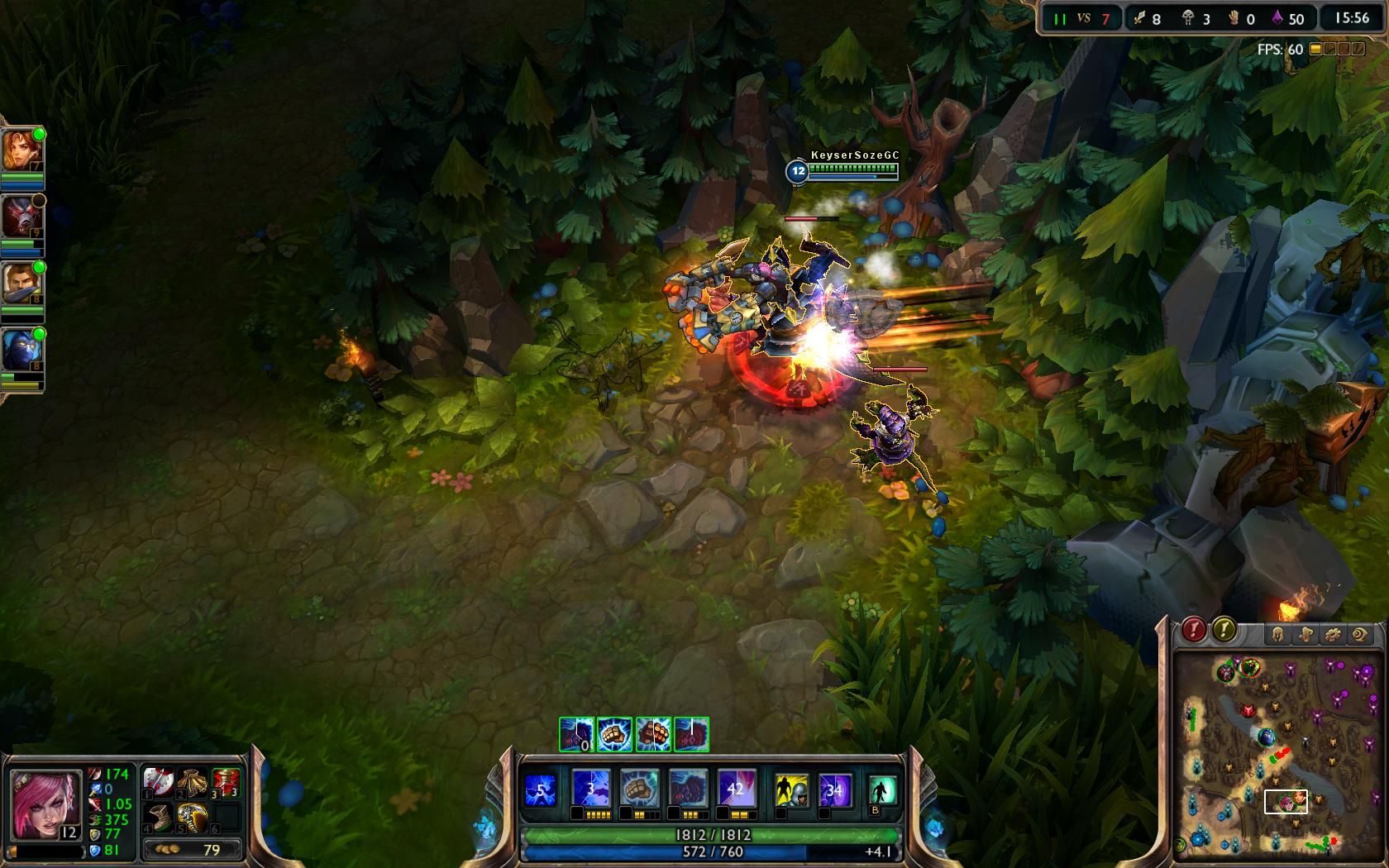Select the boots item in the inventory
This screenshot has height=868, width=1389.
click(159, 818)
